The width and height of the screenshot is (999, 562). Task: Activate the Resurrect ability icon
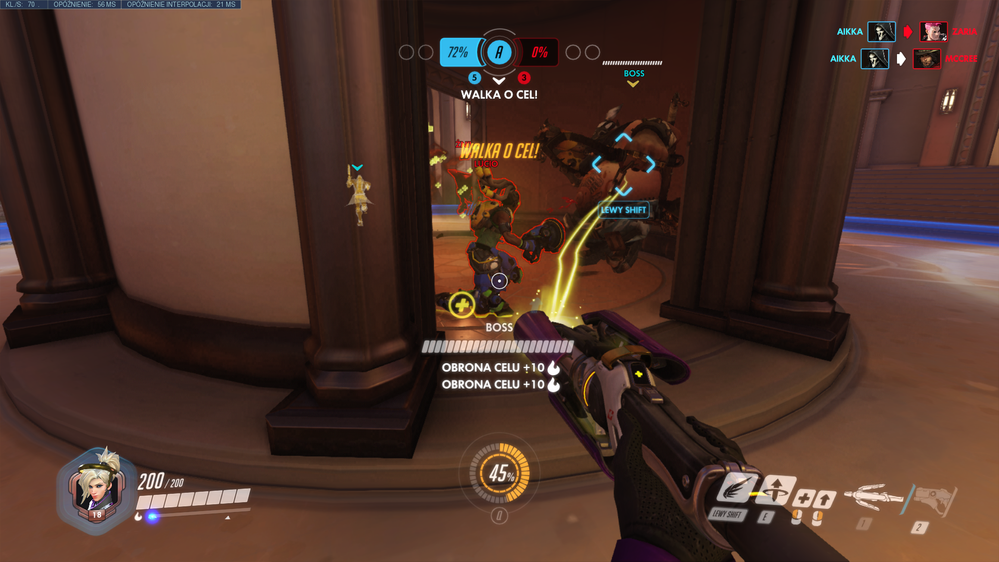777,491
